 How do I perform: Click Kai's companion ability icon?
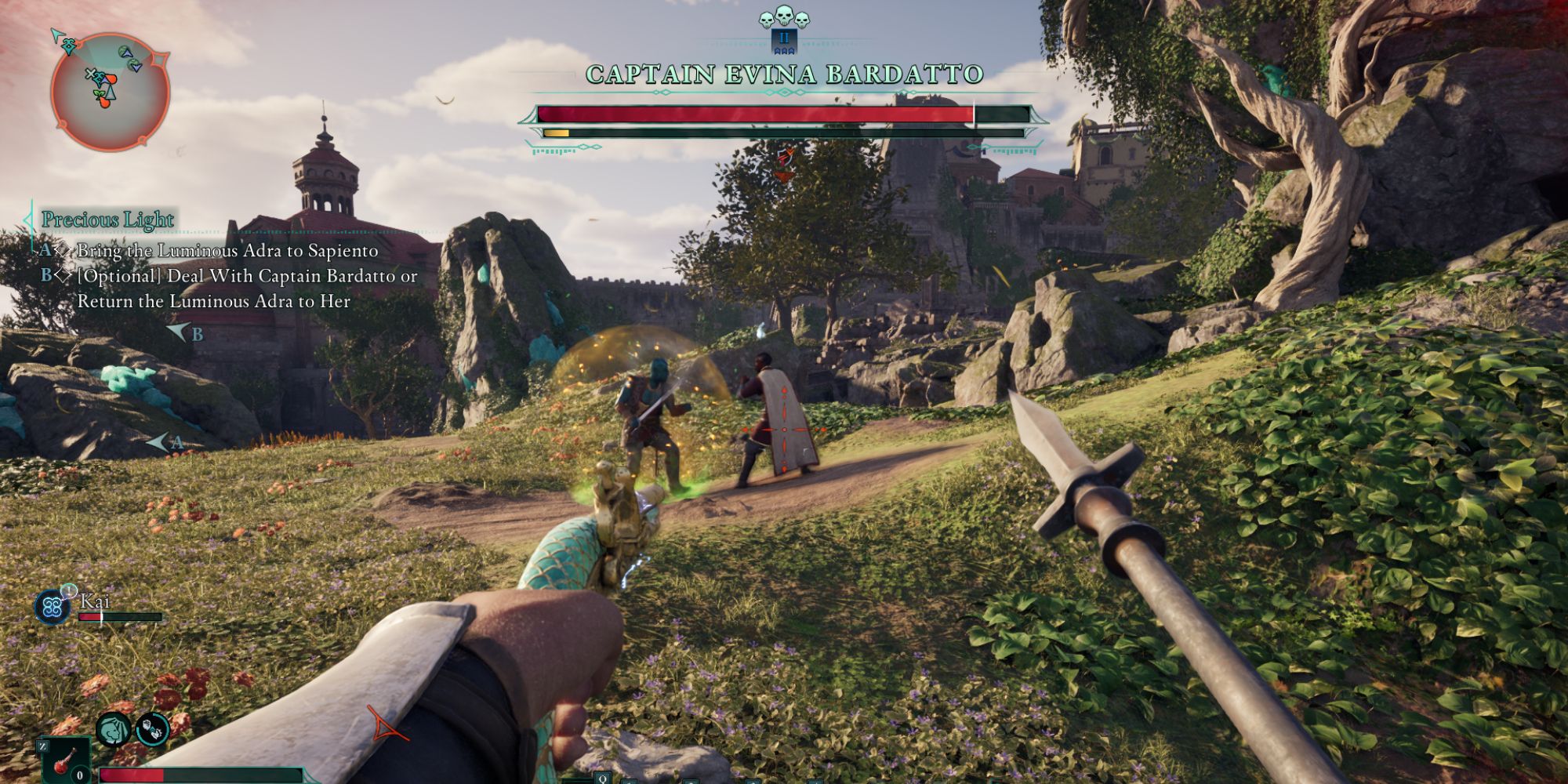(53, 607)
